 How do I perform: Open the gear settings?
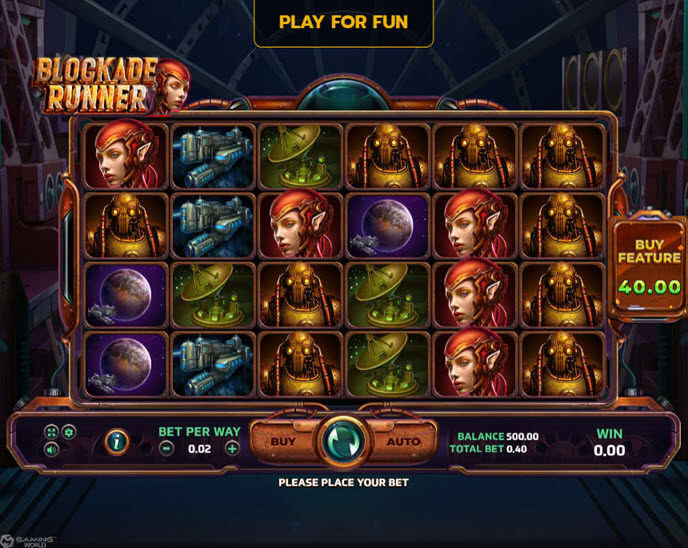[69, 432]
